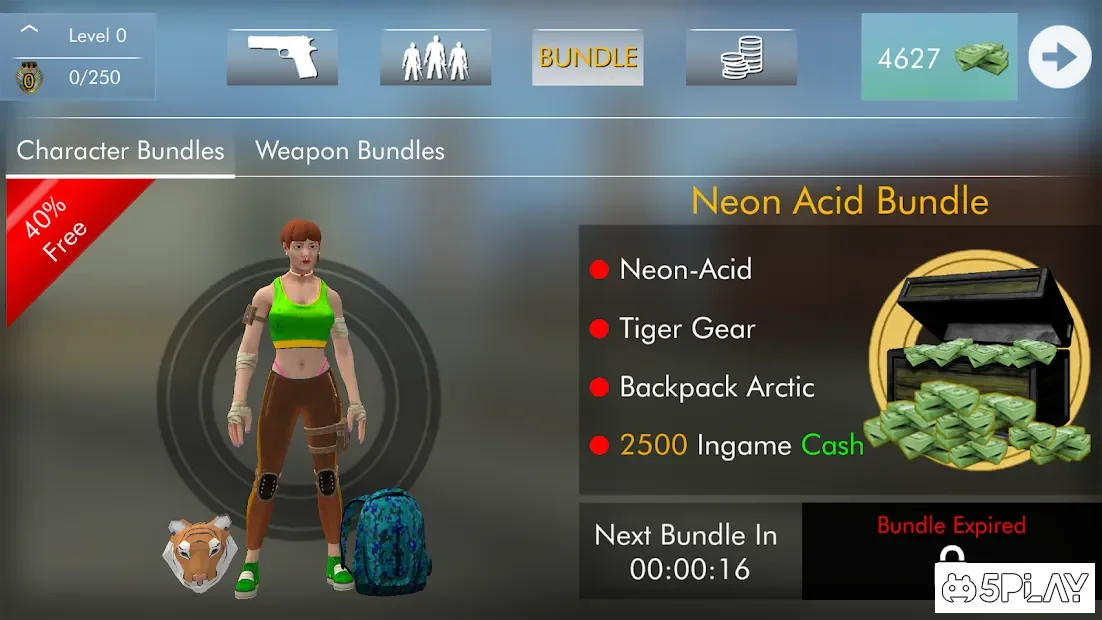
Task: Open the coin stack currency shop
Action: click(741, 57)
